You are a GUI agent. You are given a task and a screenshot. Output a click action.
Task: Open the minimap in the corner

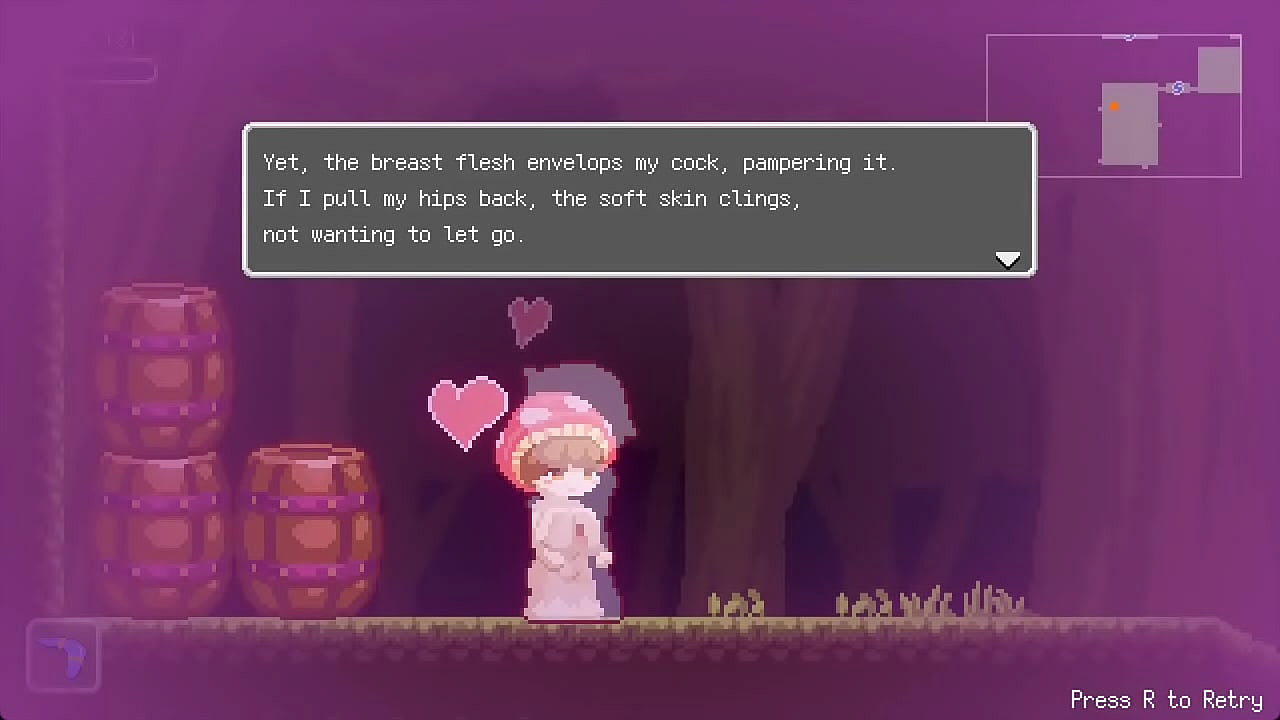click(x=1114, y=106)
